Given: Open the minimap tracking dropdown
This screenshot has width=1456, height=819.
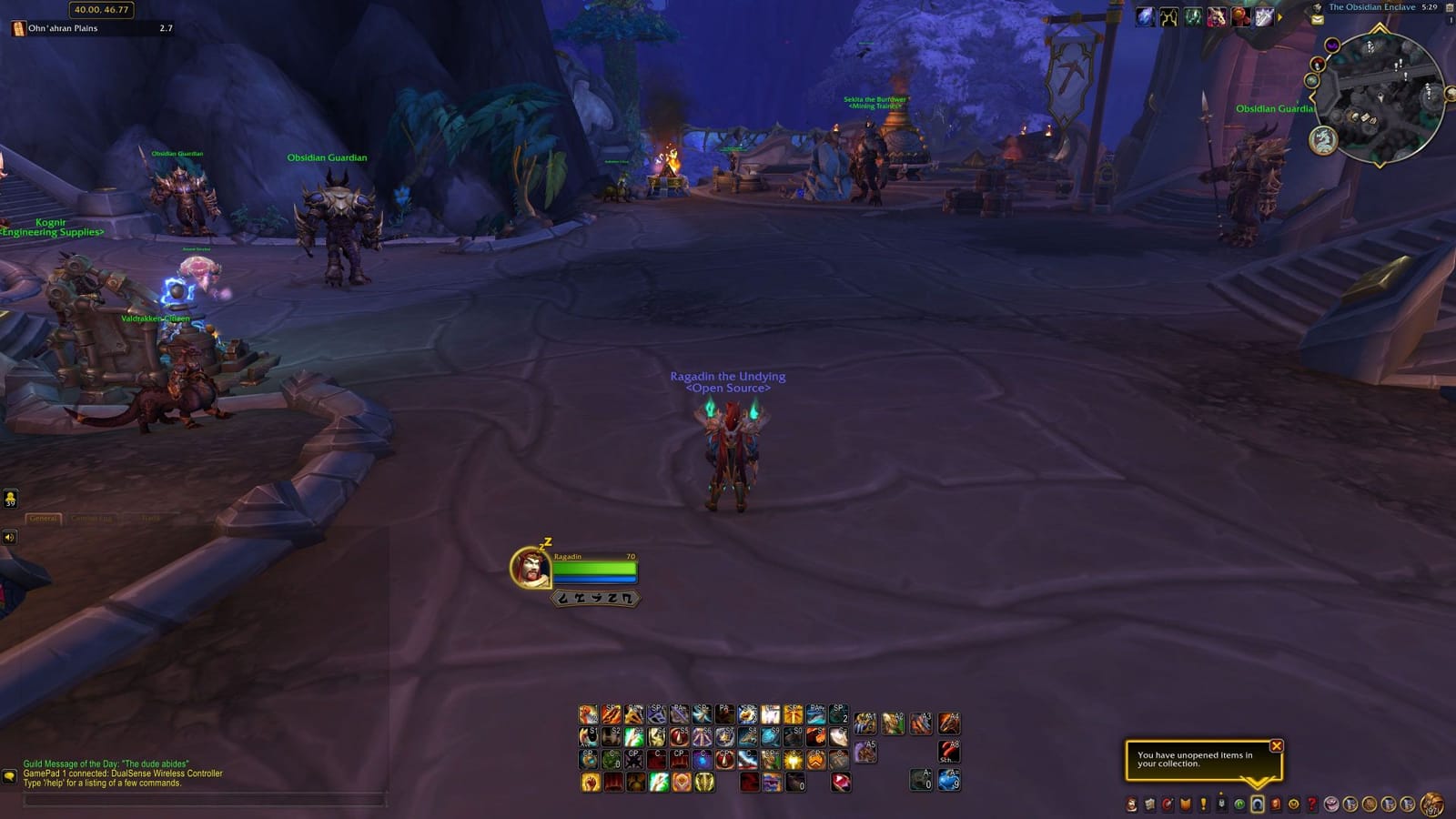Looking at the screenshot, I should (1332, 45).
